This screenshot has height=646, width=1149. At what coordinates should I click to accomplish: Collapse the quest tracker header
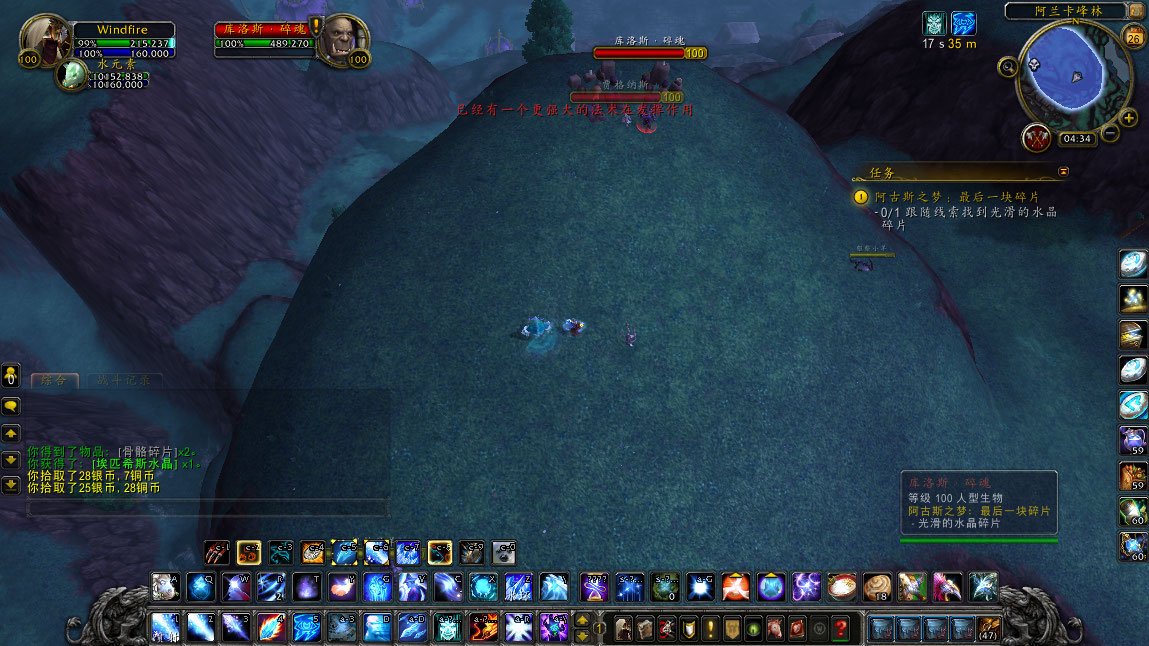[1063, 171]
